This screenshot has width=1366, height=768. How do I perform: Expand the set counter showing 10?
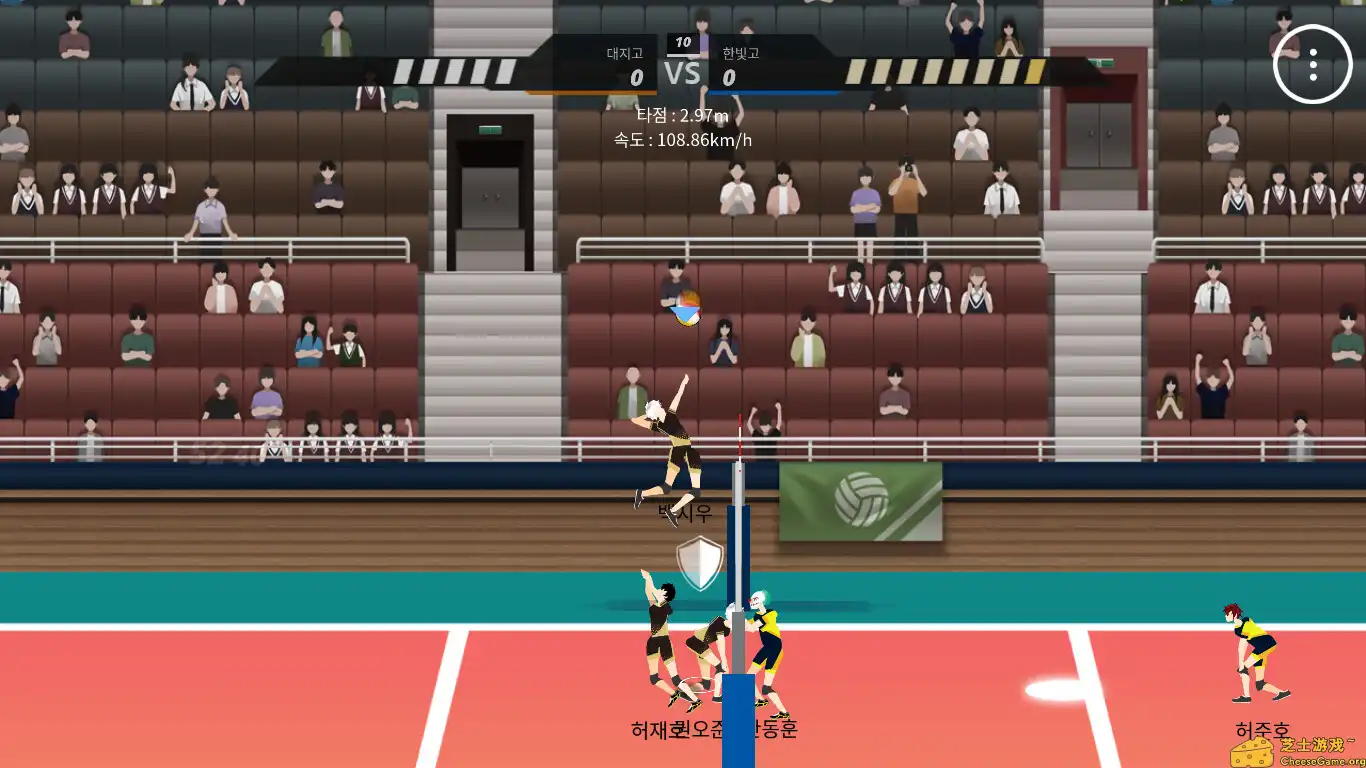coord(683,41)
